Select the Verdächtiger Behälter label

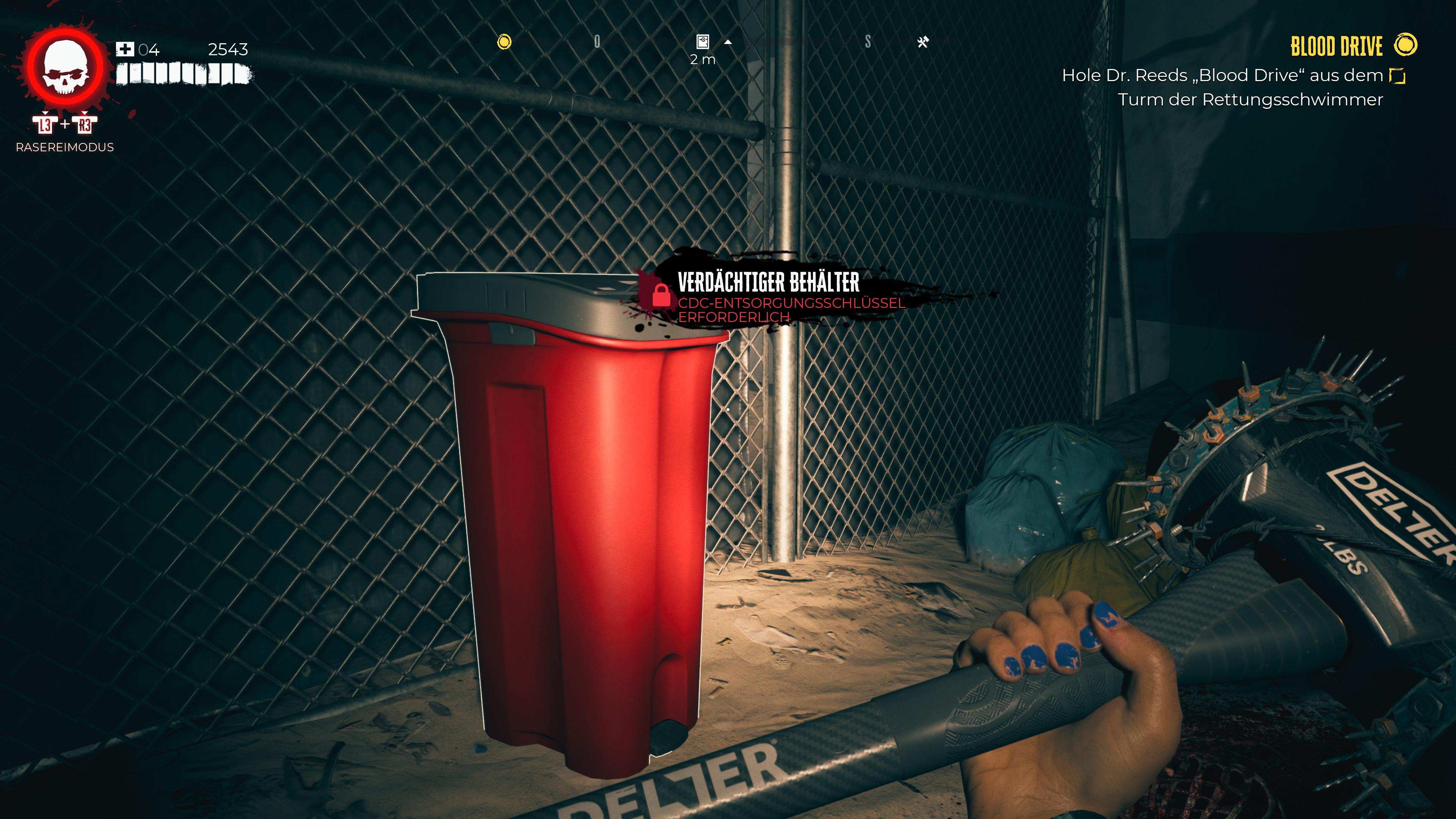click(768, 281)
